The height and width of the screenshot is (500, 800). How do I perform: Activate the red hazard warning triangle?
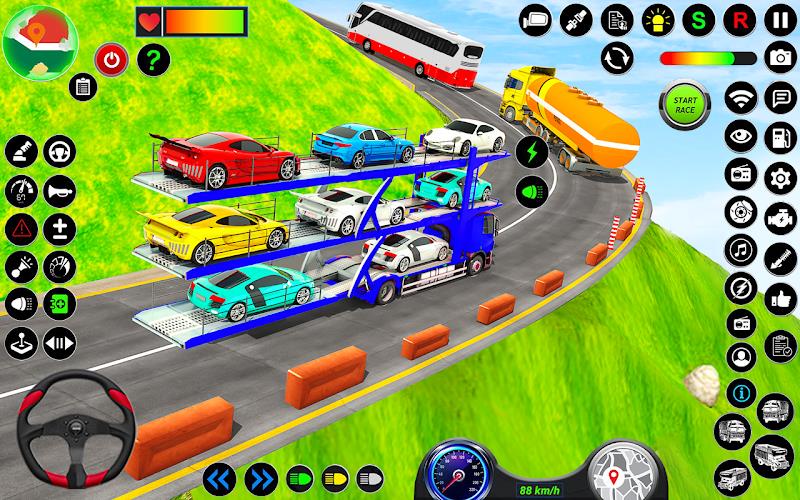(x=20, y=228)
